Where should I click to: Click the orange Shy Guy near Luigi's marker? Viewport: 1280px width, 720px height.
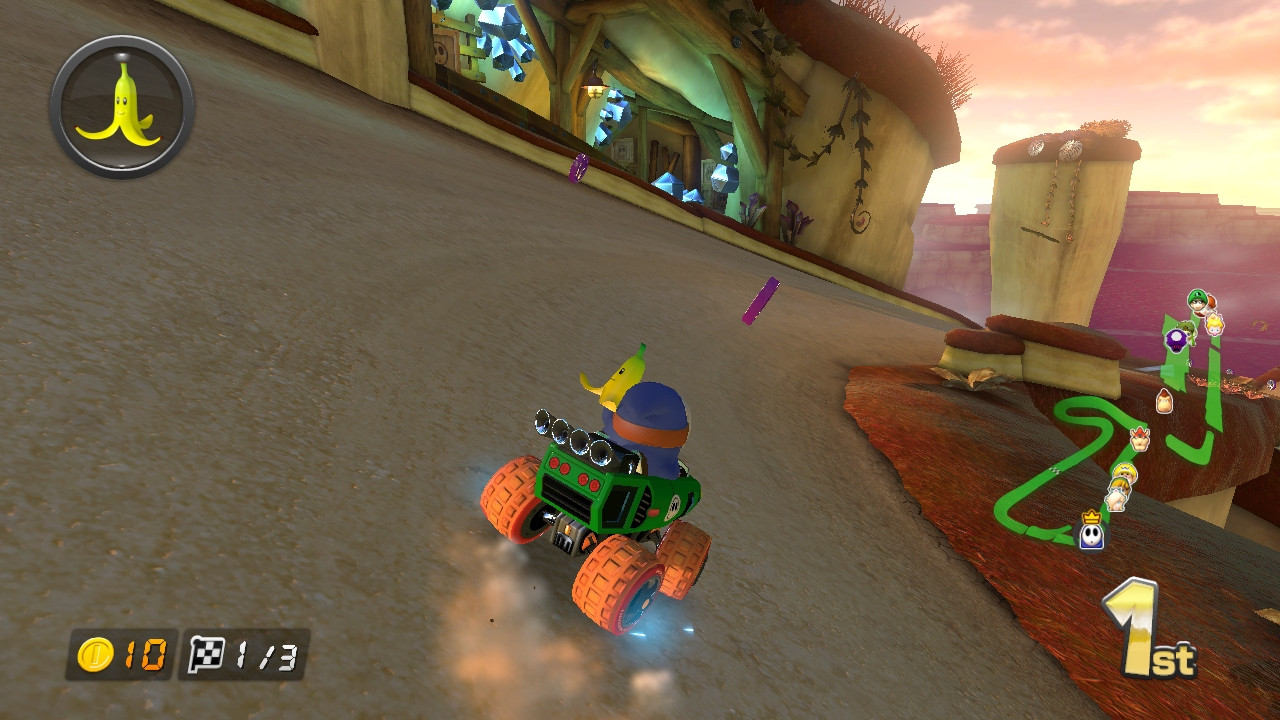coord(1211,303)
